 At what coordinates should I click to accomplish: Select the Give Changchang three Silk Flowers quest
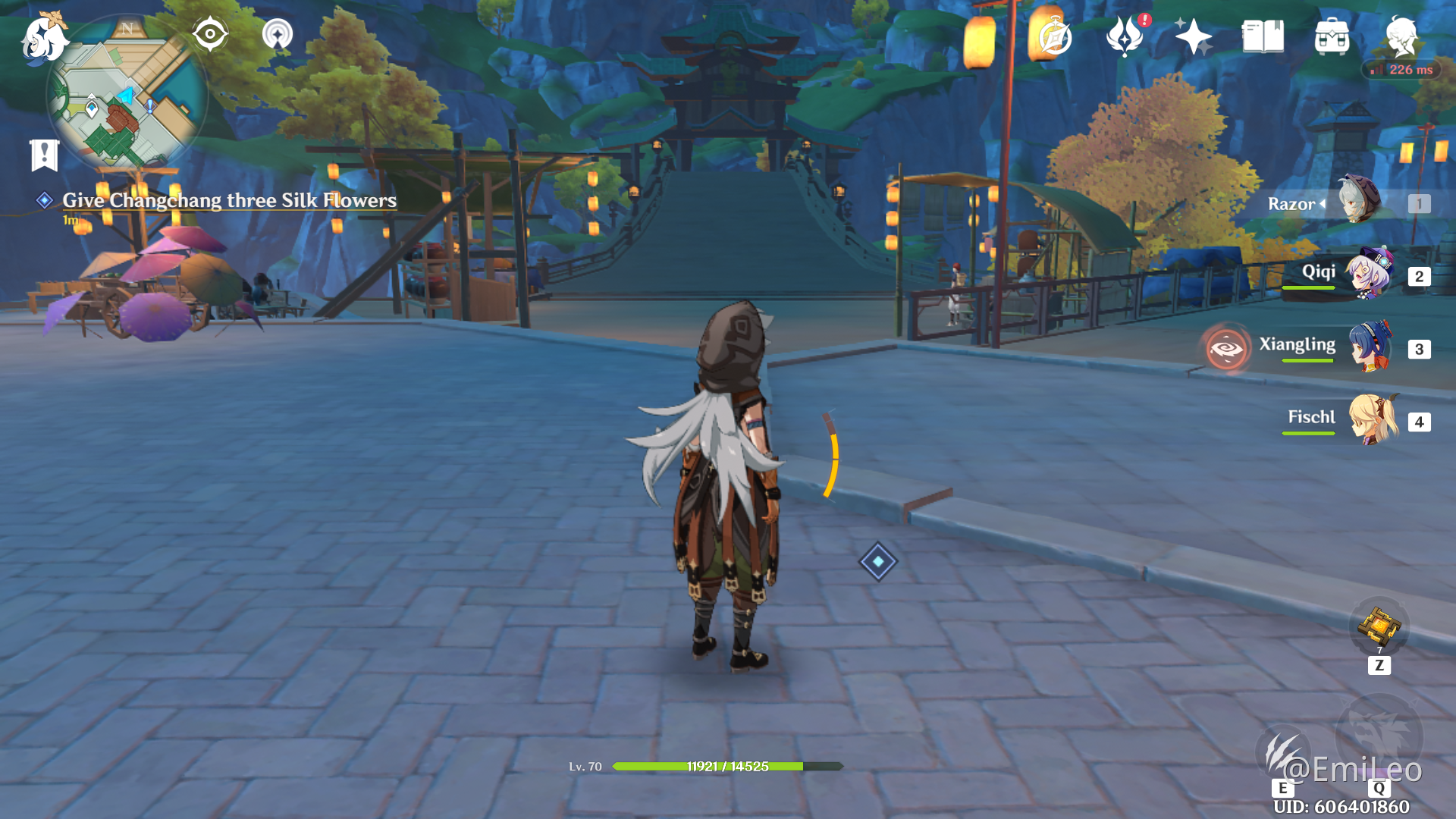pos(229,200)
